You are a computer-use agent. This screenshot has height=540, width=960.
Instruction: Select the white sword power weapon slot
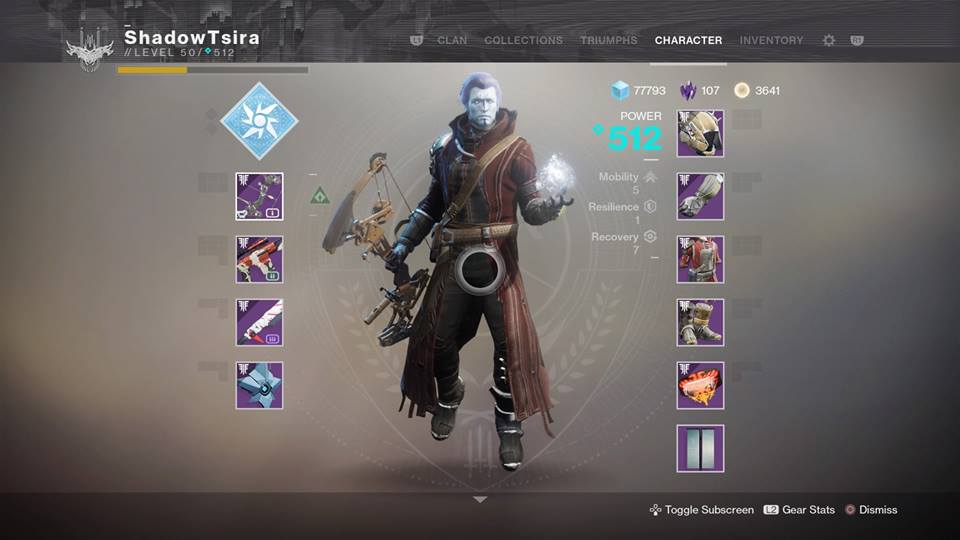coord(259,322)
